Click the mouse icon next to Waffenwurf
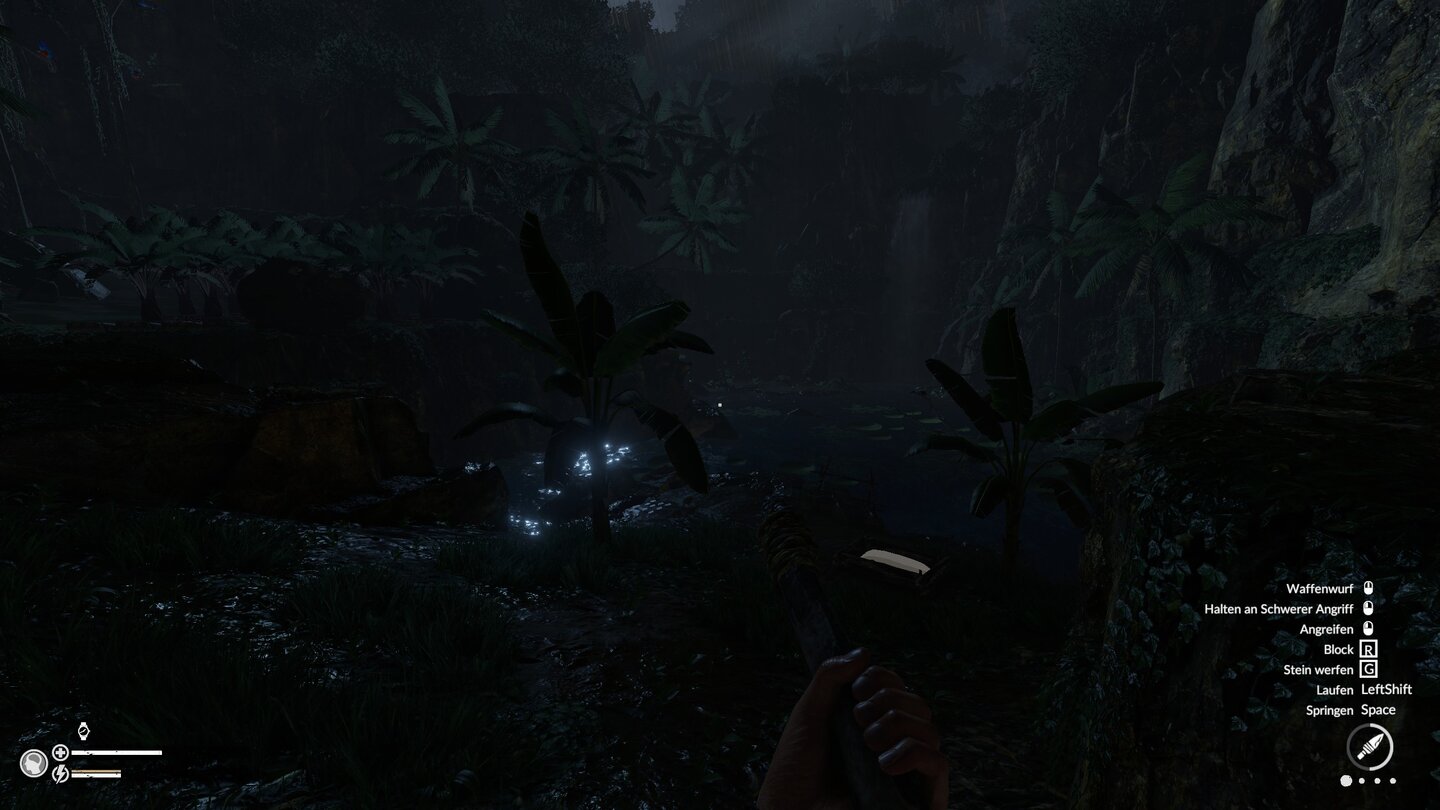 [x=1366, y=588]
